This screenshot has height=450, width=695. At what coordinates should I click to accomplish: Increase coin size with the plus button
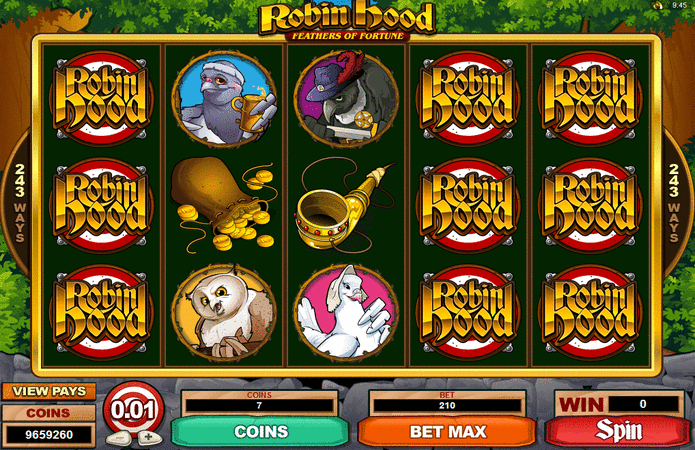(x=148, y=437)
